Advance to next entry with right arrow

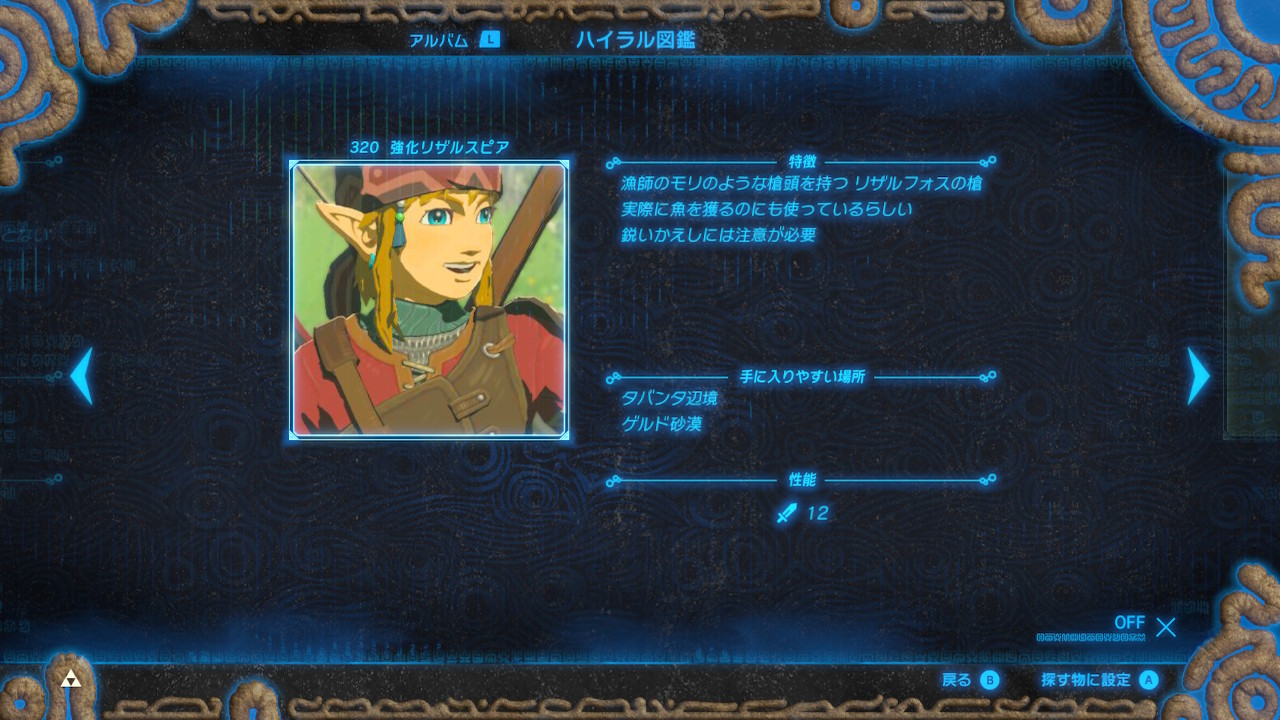[x=1197, y=377]
